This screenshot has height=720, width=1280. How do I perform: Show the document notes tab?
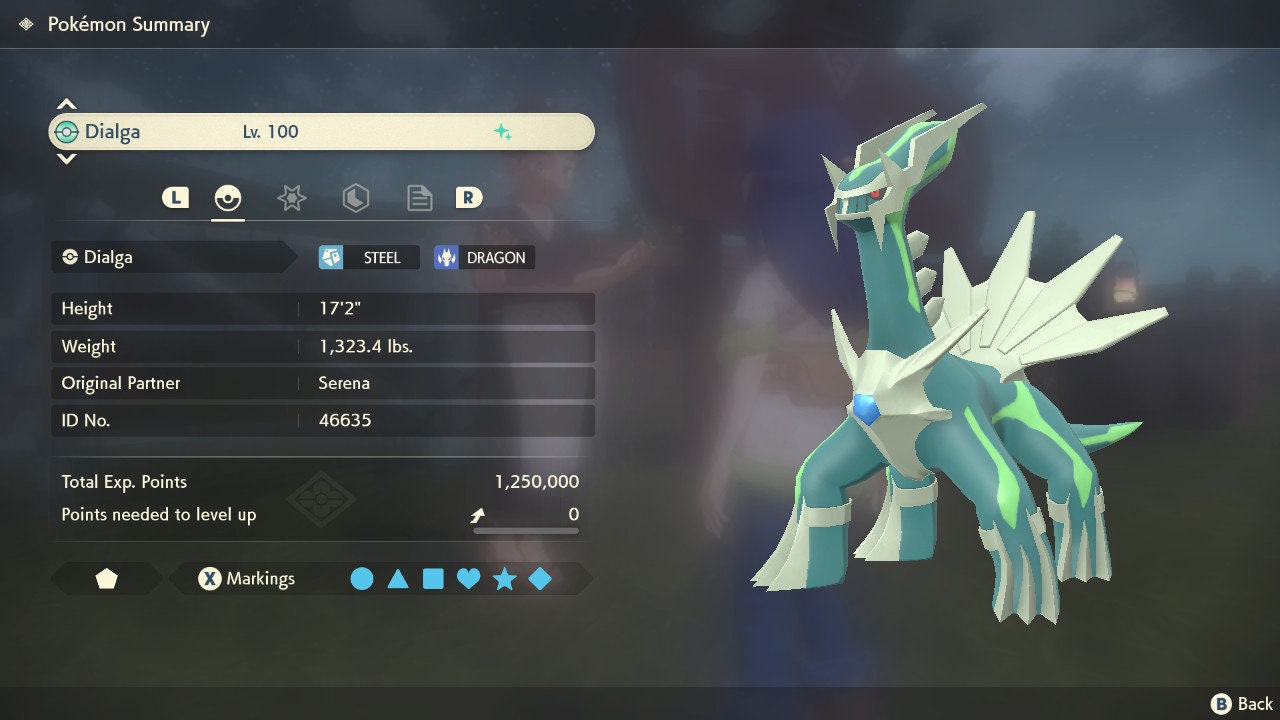419,198
